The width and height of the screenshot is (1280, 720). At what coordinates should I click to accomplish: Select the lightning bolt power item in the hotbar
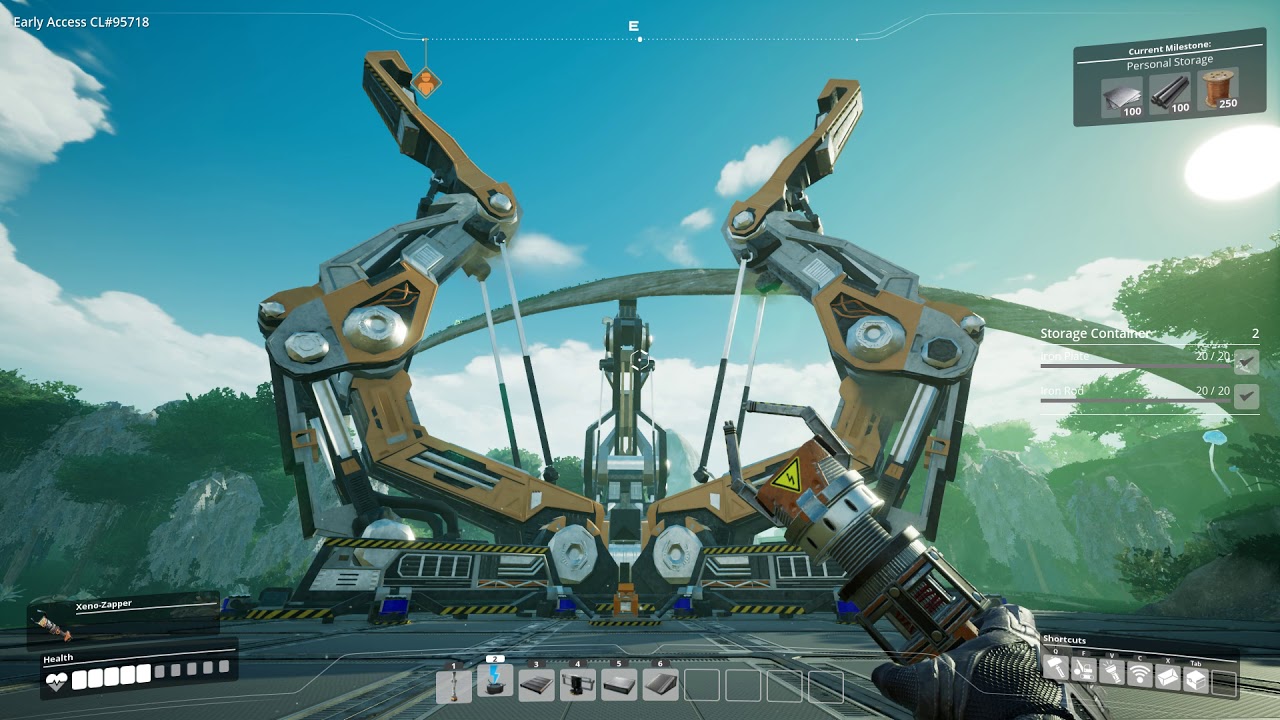pyautogui.click(x=495, y=681)
